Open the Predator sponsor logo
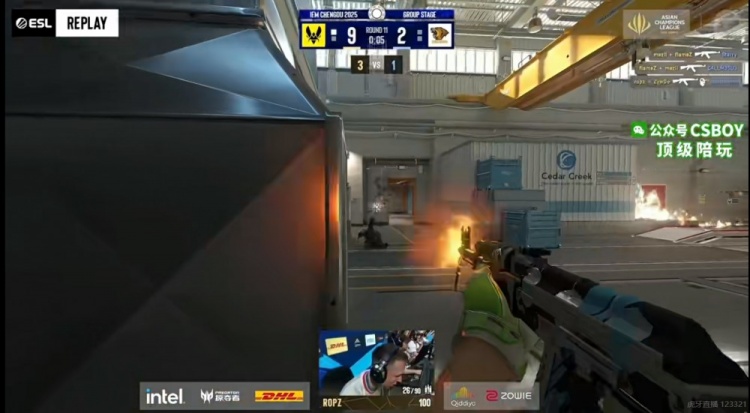 click(x=221, y=396)
